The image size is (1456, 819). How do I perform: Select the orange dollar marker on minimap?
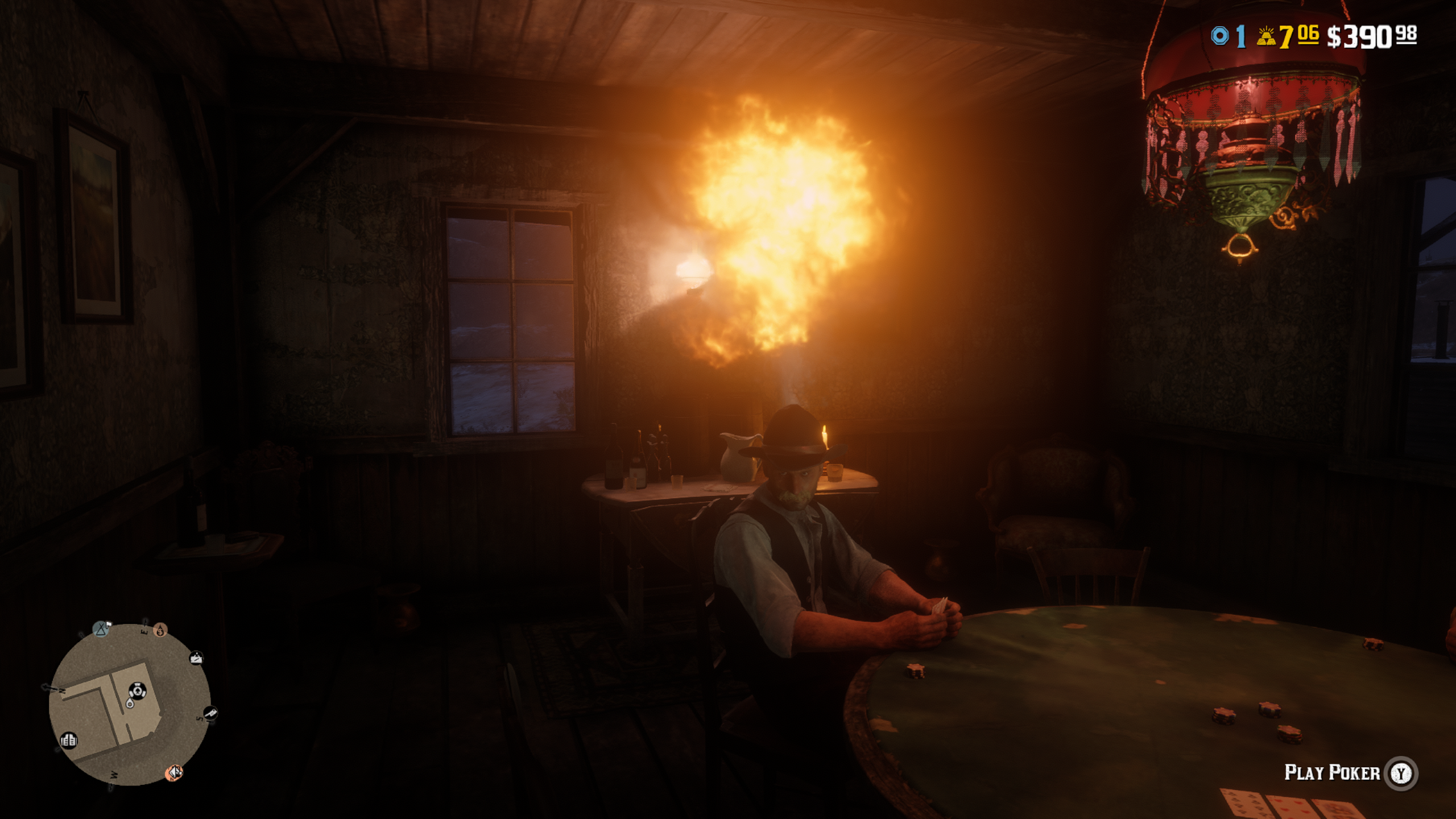tap(160, 630)
